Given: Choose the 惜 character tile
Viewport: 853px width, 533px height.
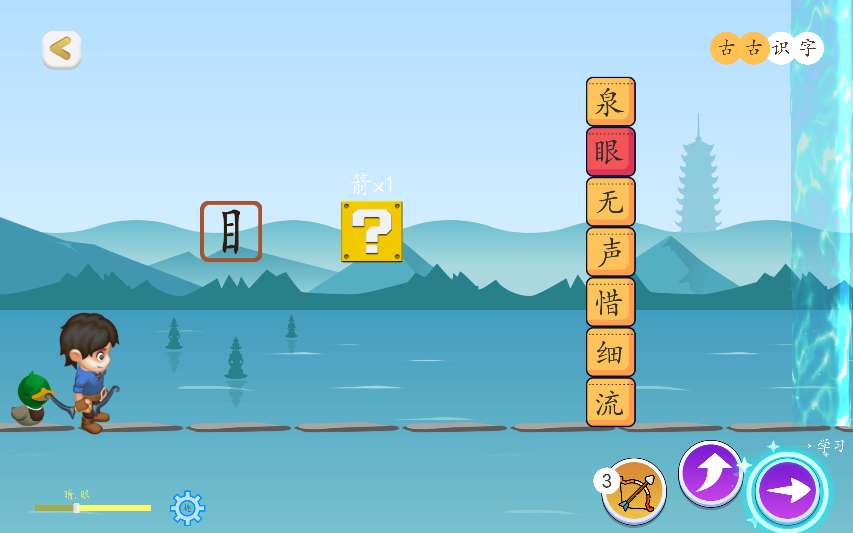Looking at the screenshot, I should pos(610,302).
